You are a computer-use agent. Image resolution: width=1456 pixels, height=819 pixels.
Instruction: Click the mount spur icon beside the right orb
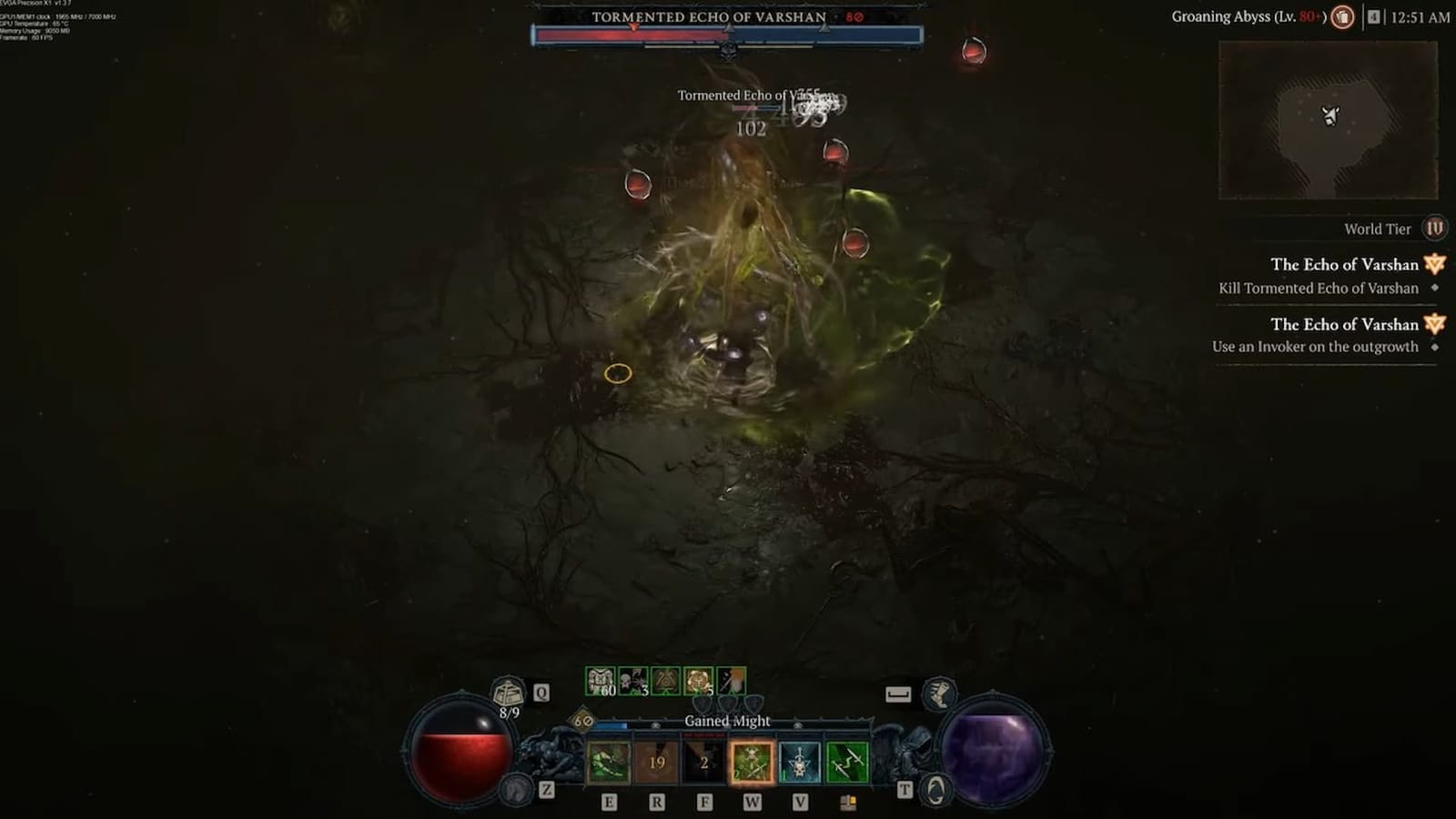940,693
